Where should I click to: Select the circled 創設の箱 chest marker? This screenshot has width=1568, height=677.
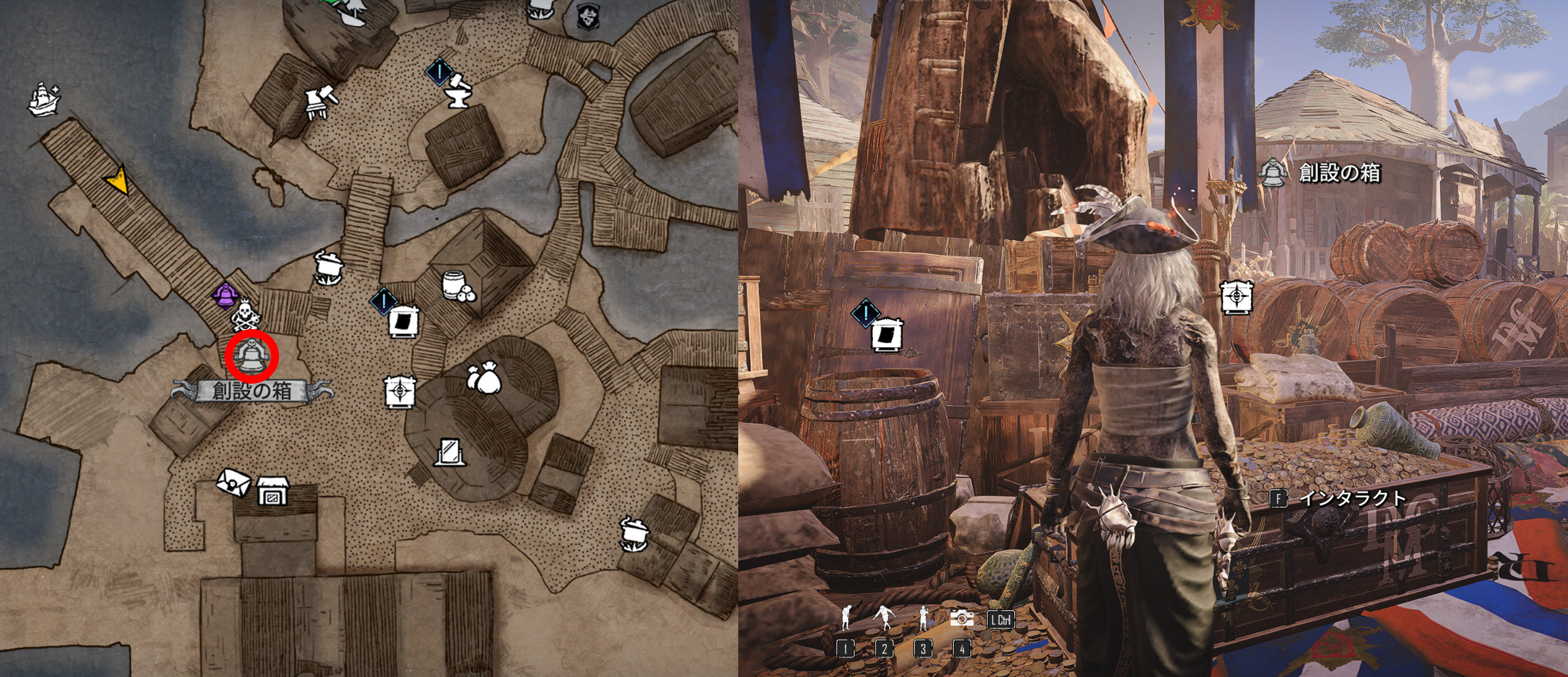252,356
